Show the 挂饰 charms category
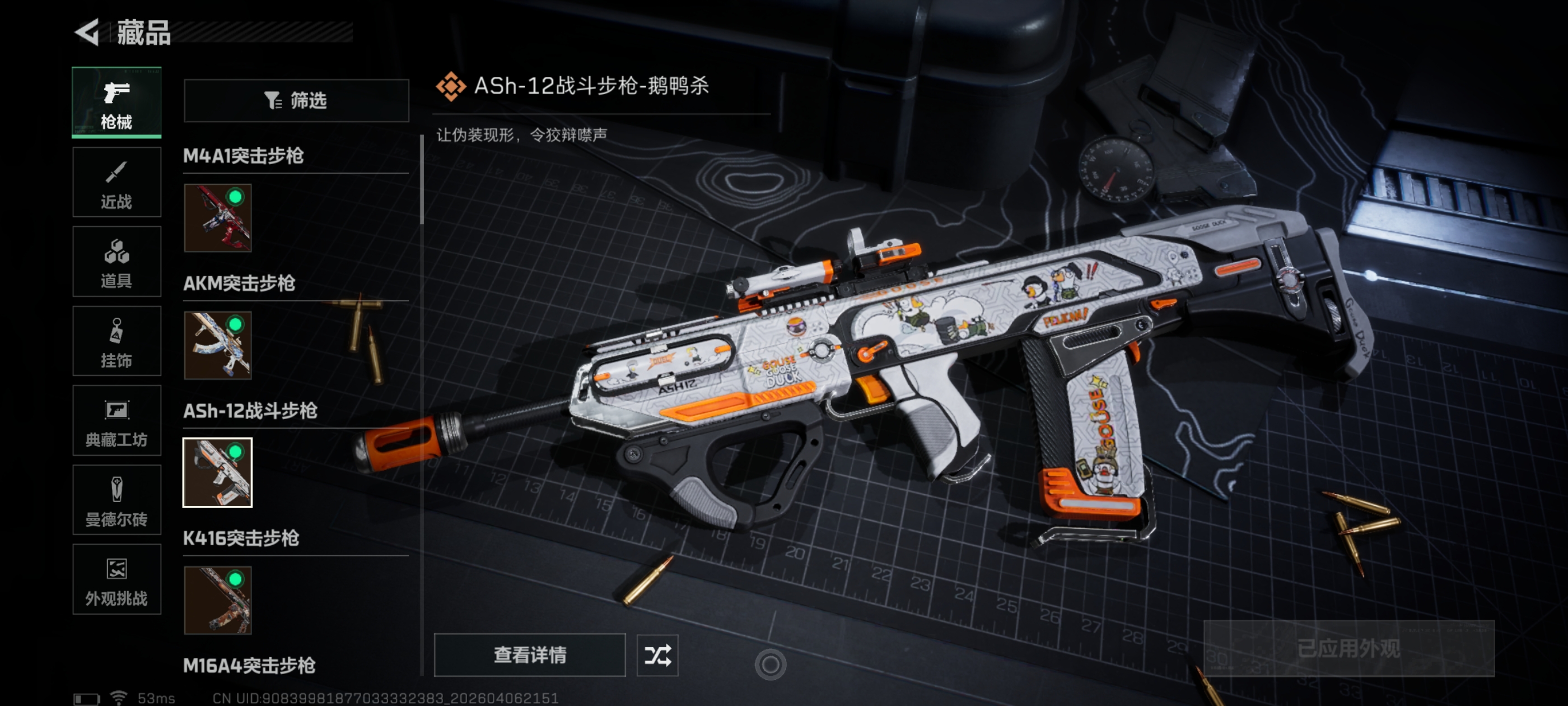This screenshot has height=706, width=1568. pyautogui.click(x=116, y=341)
